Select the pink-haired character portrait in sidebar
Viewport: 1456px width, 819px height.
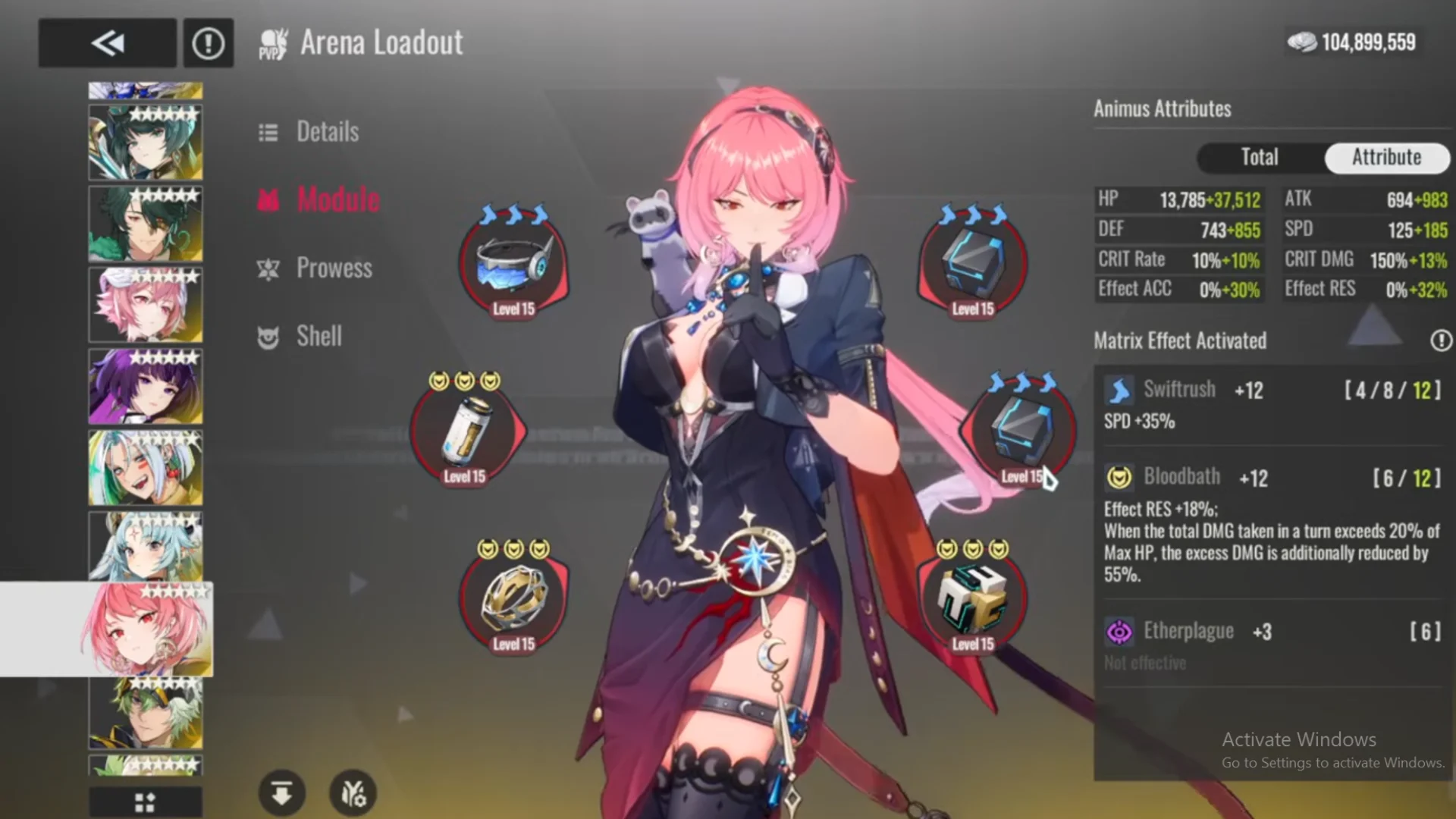click(145, 629)
